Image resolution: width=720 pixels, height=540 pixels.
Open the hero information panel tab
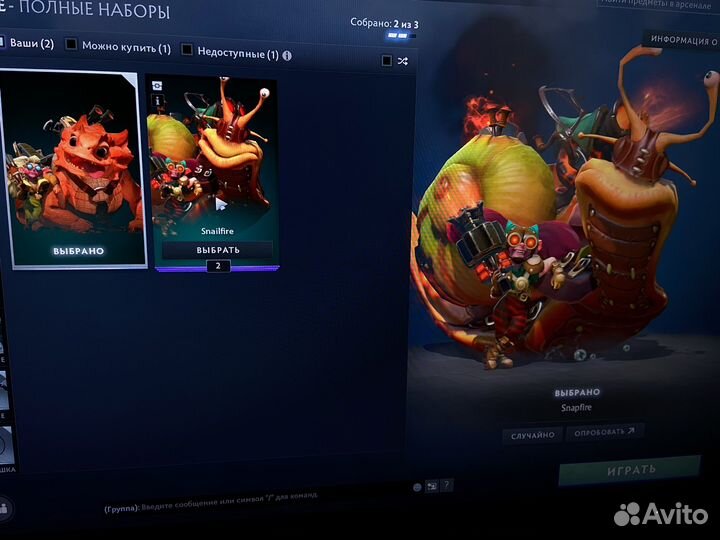tap(684, 41)
